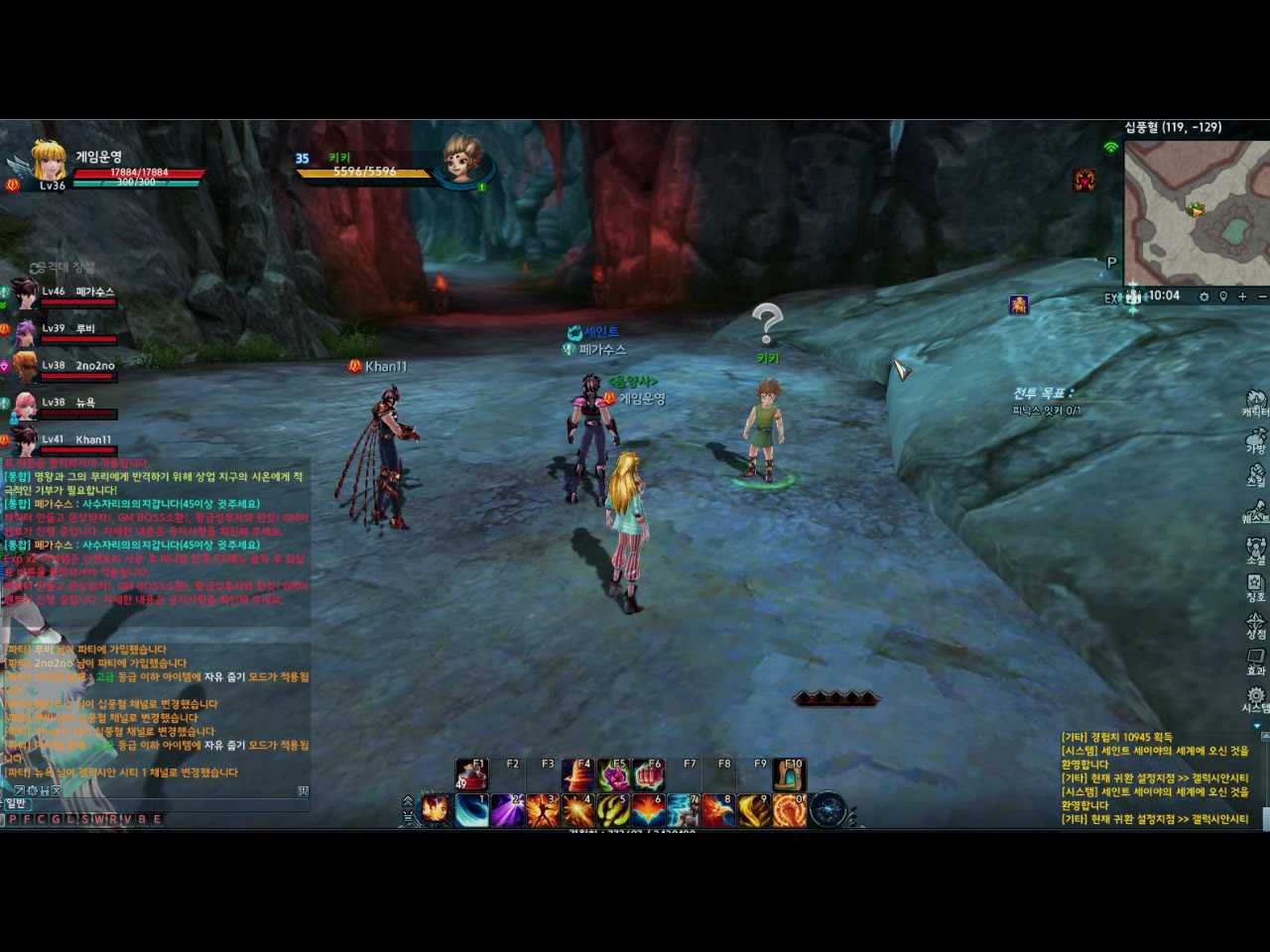Image resolution: width=1270 pixels, height=952 pixels.
Task: Use the red potion in F1 slot
Action: pos(471,774)
